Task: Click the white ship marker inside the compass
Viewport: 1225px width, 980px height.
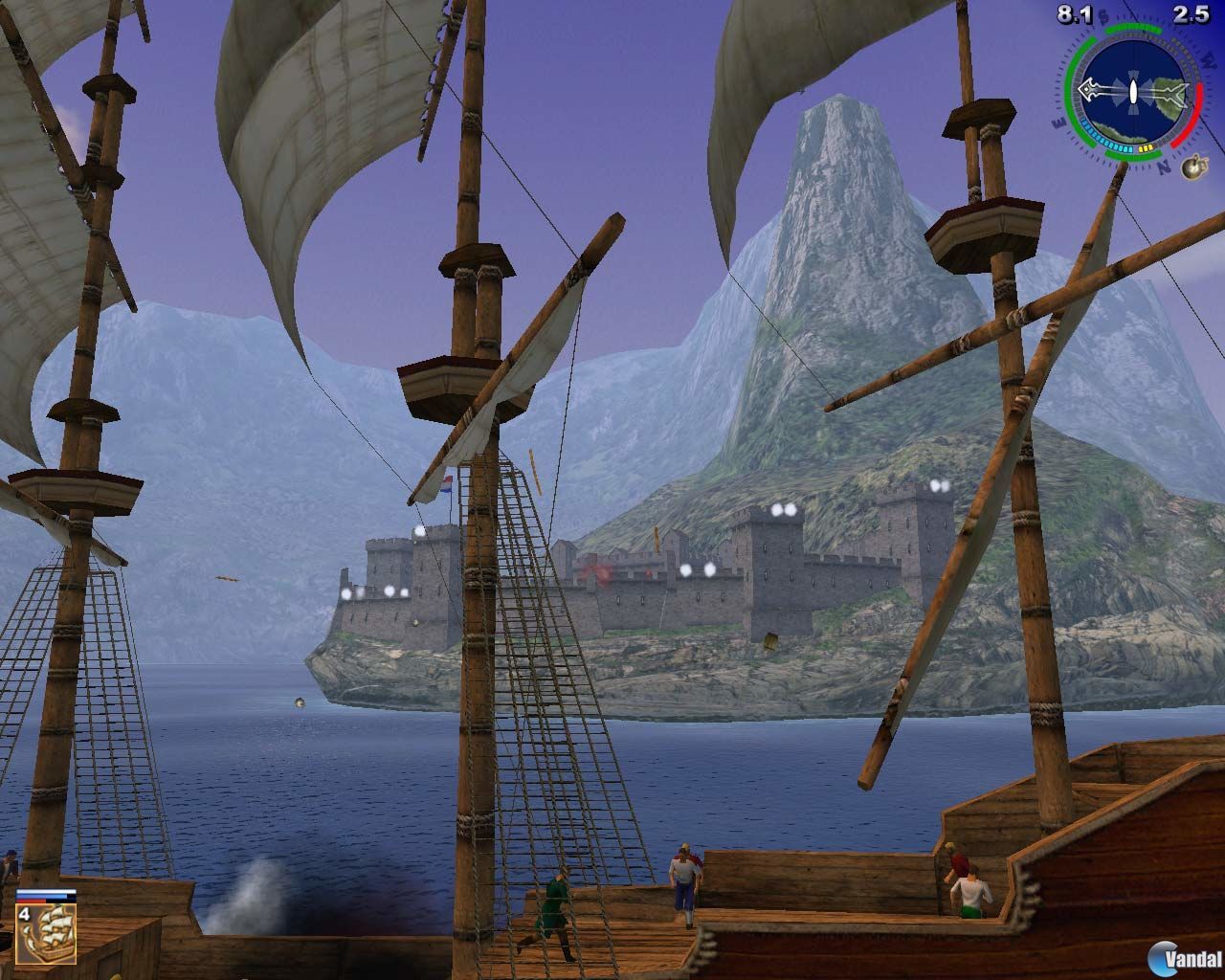Action: click(x=1133, y=92)
